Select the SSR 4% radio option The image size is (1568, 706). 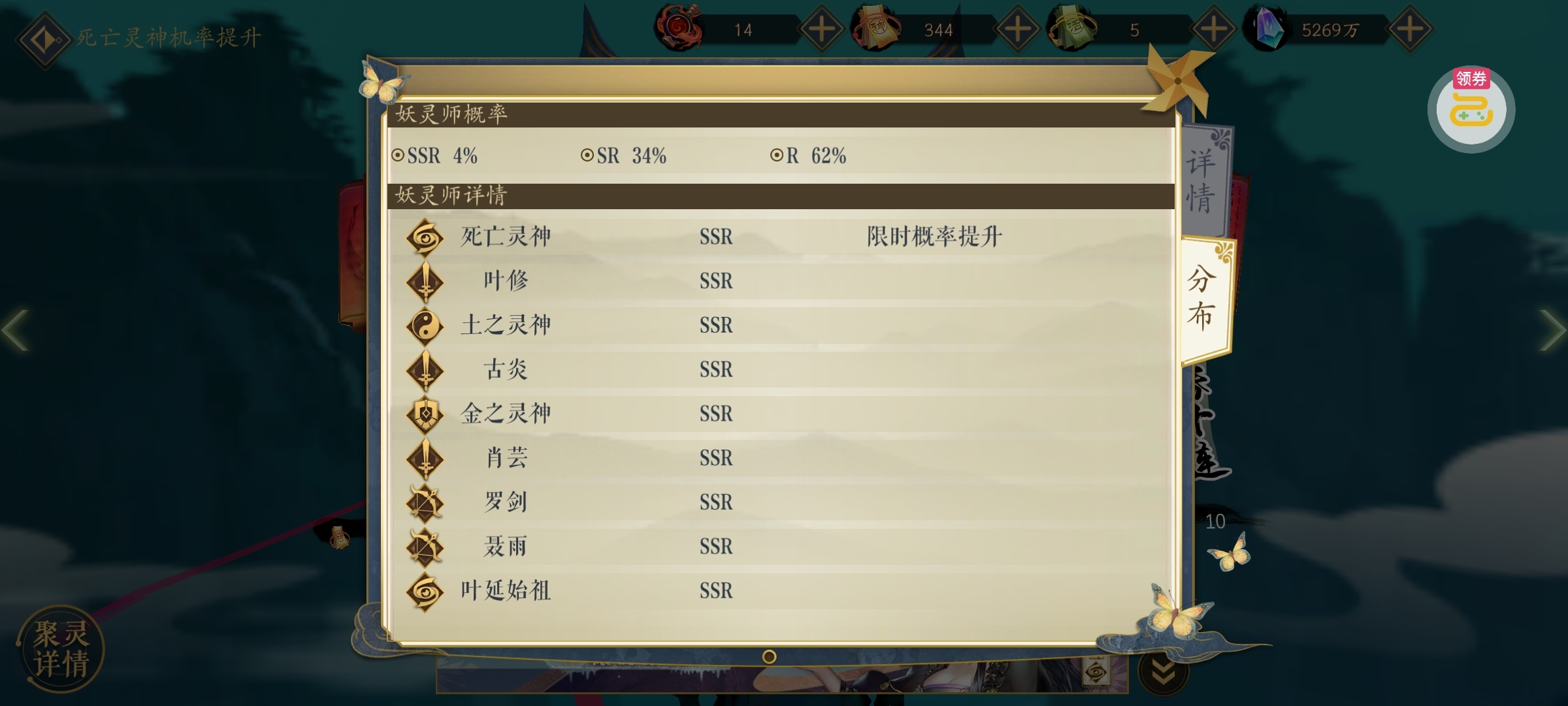pyautogui.click(x=397, y=156)
